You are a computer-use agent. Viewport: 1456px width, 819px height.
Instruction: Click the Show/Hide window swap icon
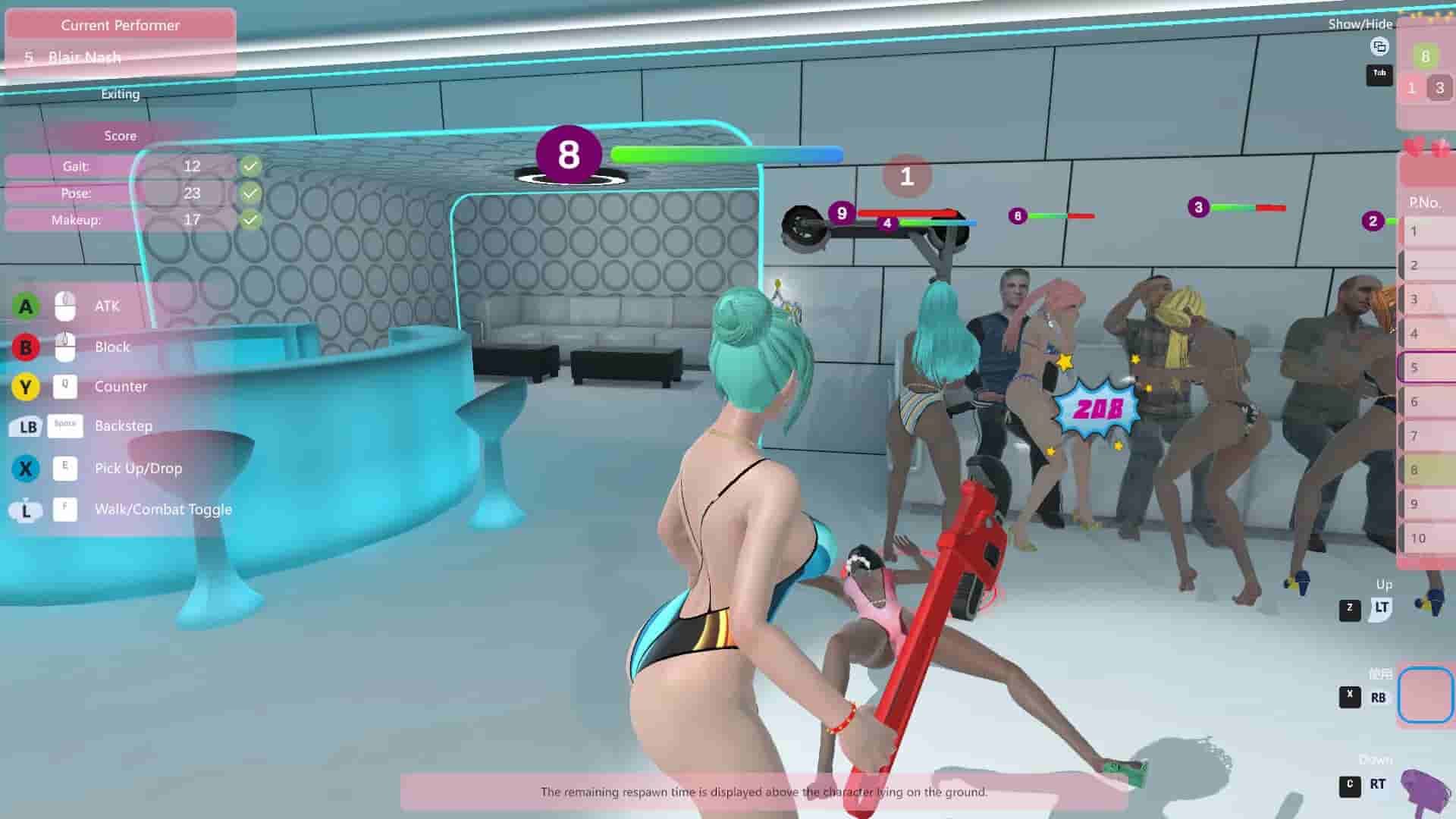coord(1379,47)
